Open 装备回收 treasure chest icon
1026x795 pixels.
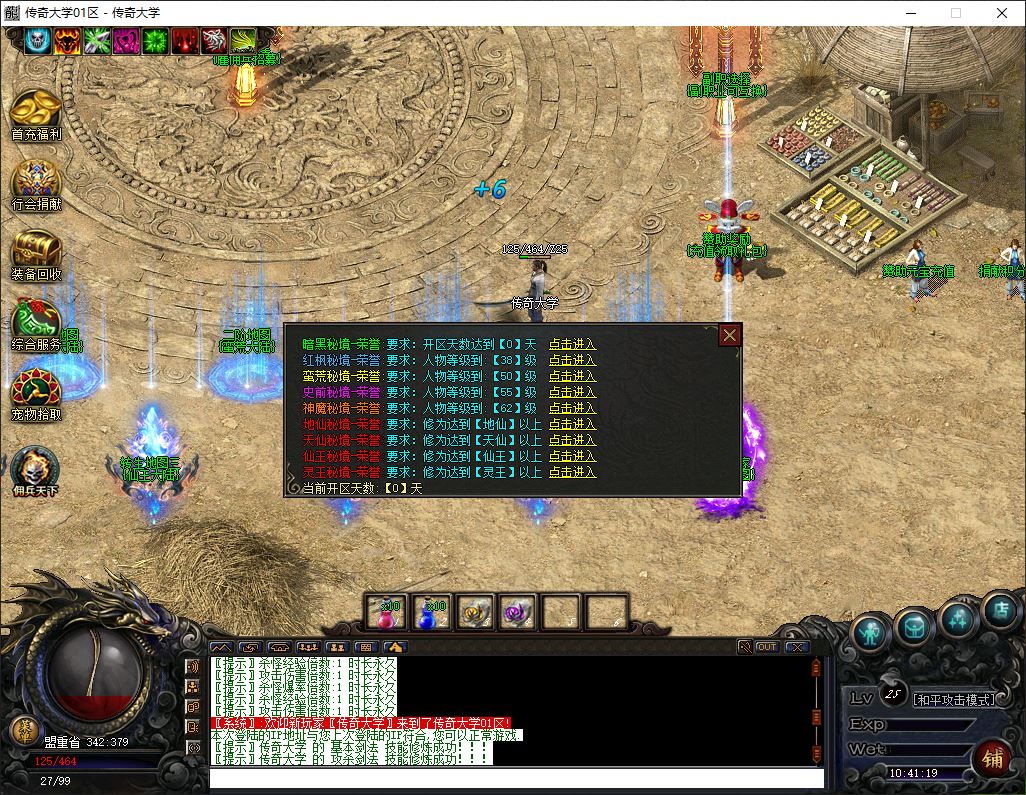coord(36,251)
